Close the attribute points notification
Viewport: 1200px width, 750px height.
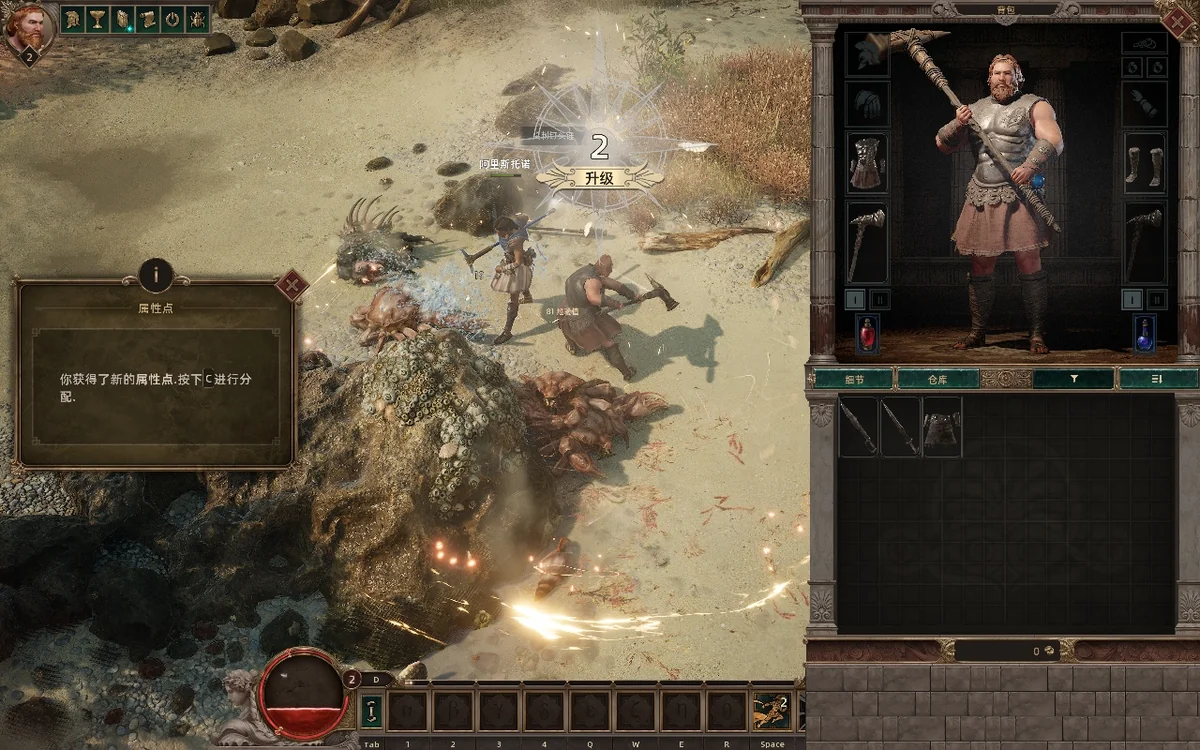[291, 286]
